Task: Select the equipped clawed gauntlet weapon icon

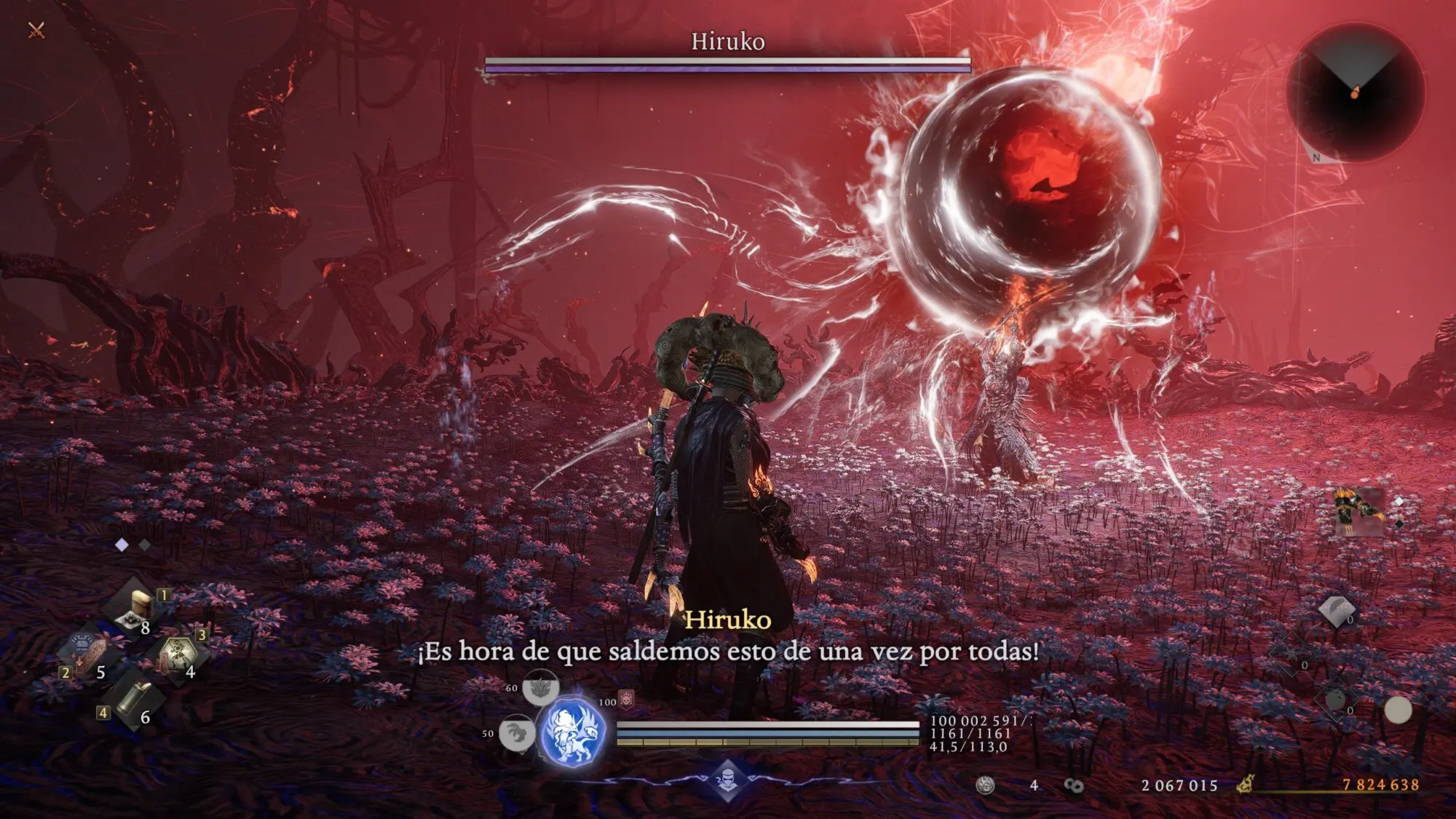Action: click(1358, 511)
